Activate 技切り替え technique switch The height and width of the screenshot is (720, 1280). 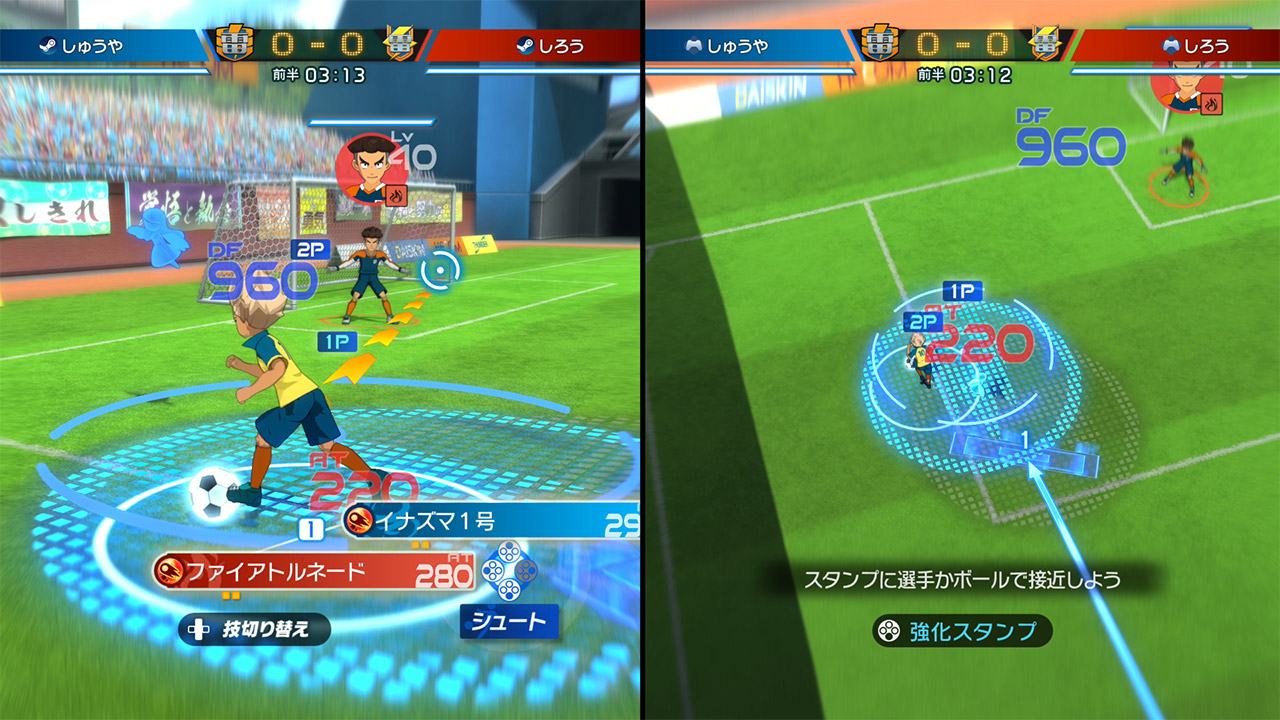coord(254,629)
